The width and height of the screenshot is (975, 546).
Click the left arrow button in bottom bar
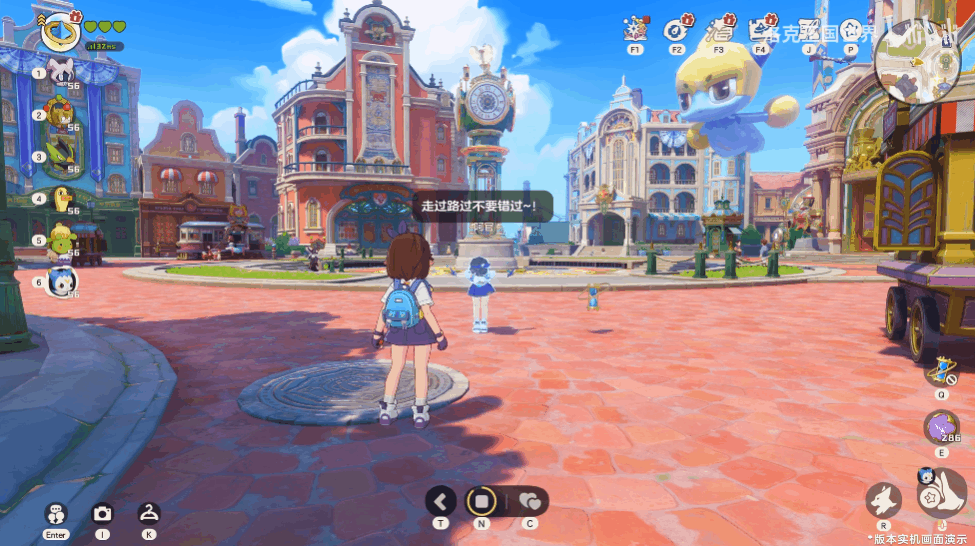pos(441,500)
